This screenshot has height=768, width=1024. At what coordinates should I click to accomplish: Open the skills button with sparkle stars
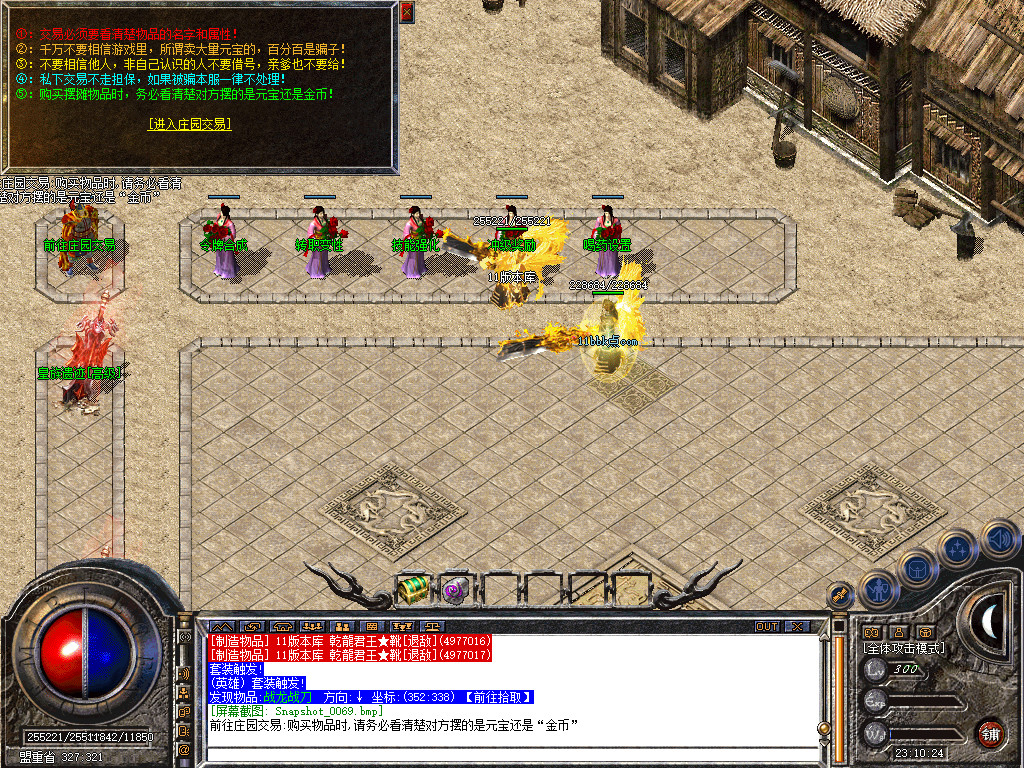click(x=958, y=548)
